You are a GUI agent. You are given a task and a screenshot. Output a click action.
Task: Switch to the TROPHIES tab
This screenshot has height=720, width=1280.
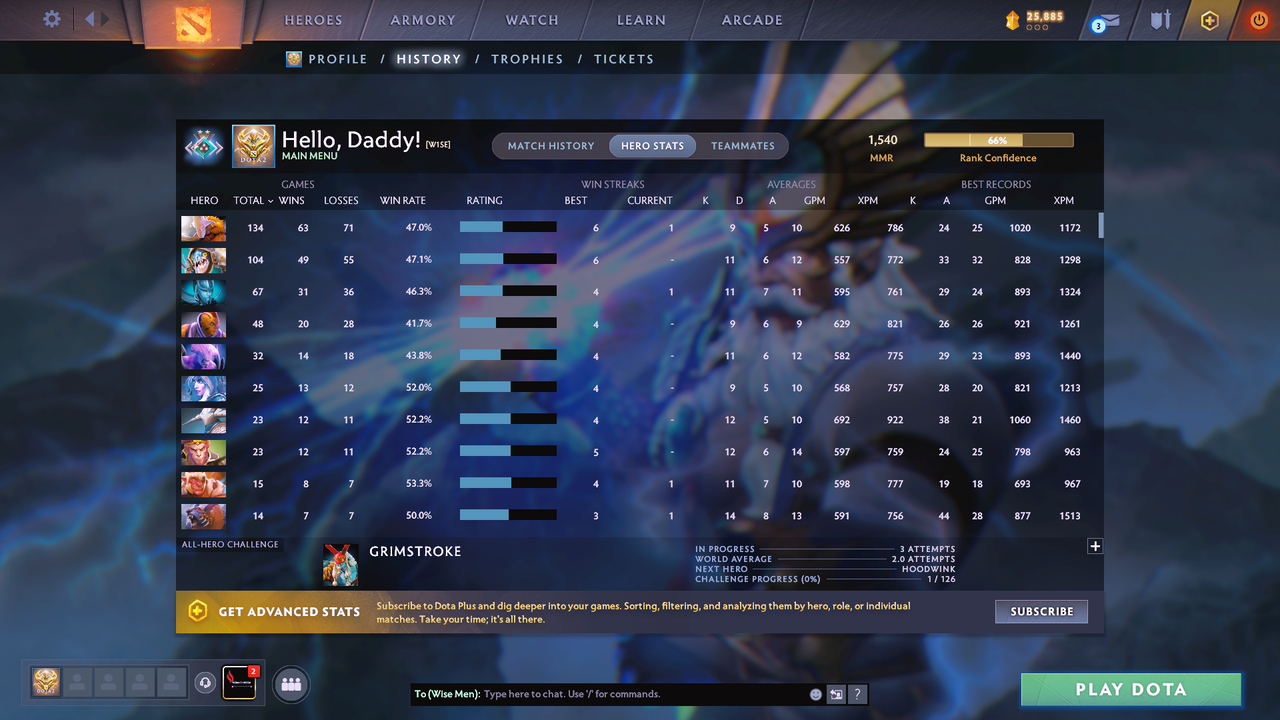[527, 59]
